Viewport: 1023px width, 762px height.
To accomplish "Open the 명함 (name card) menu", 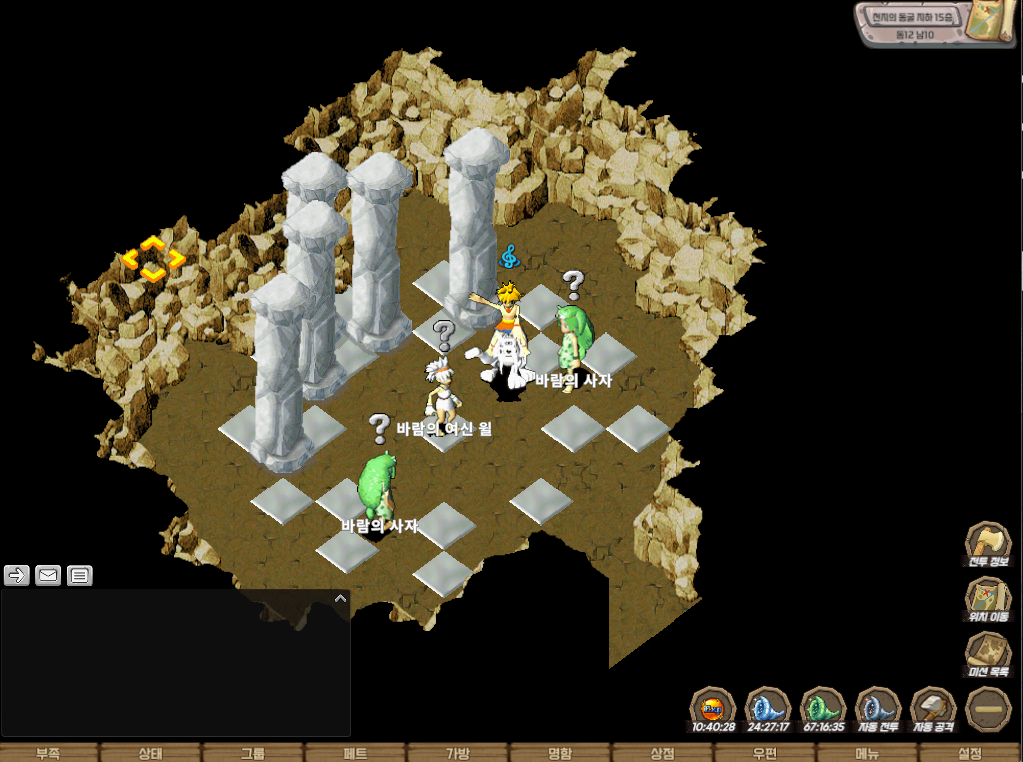I will coord(560,753).
